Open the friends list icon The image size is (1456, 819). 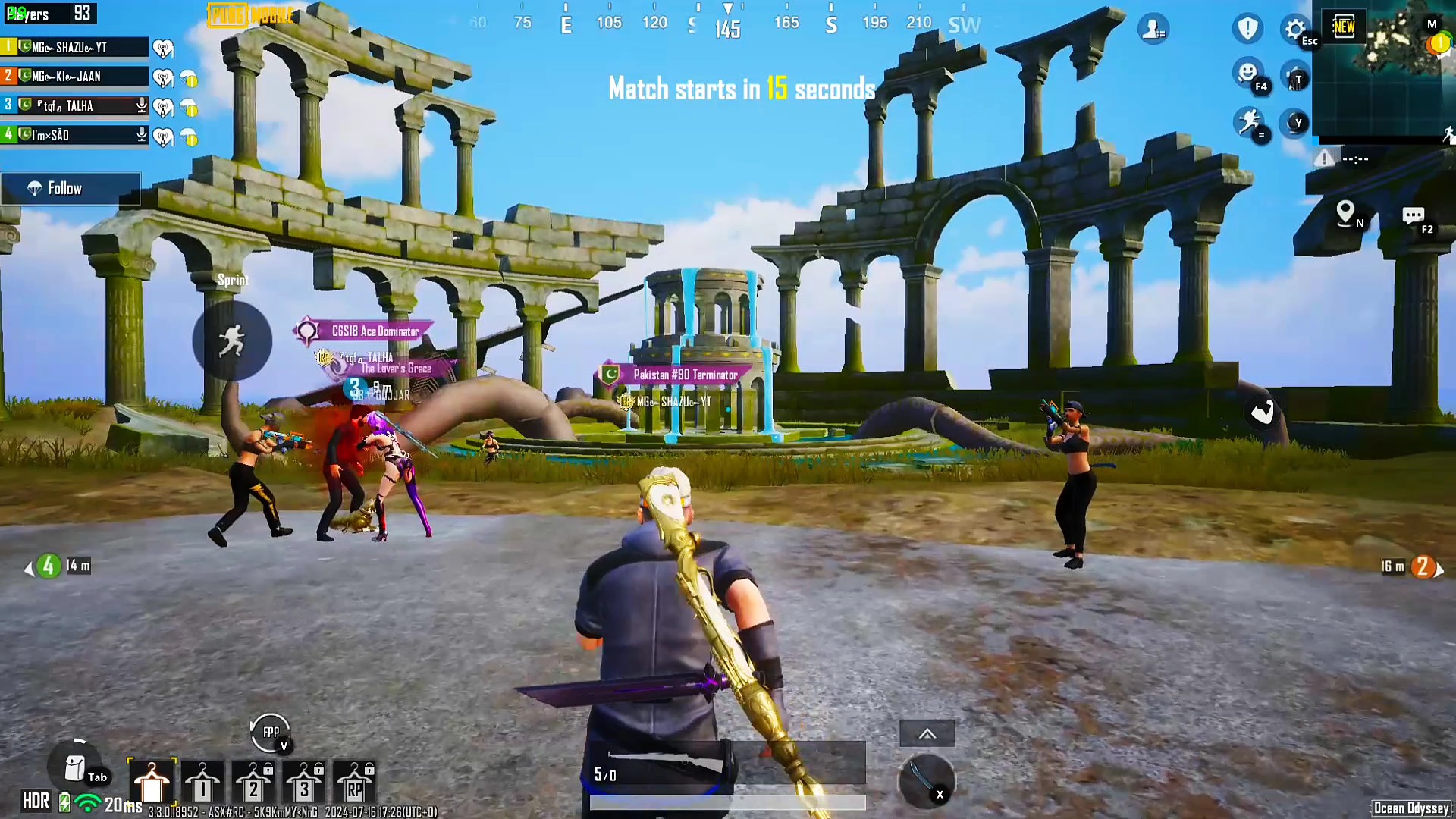coord(1153,29)
